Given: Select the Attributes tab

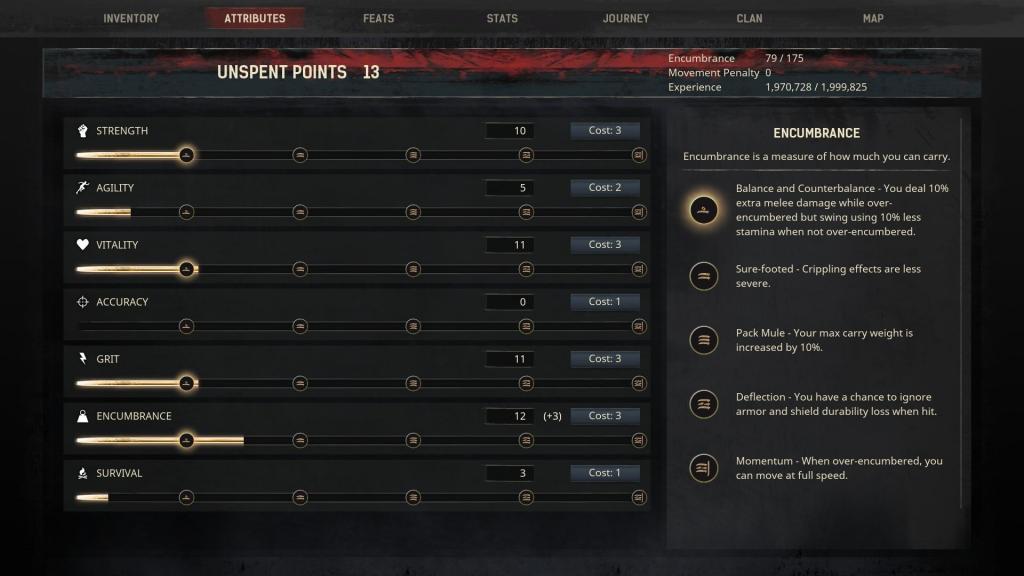Looking at the screenshot, I should tap(254, 18).
